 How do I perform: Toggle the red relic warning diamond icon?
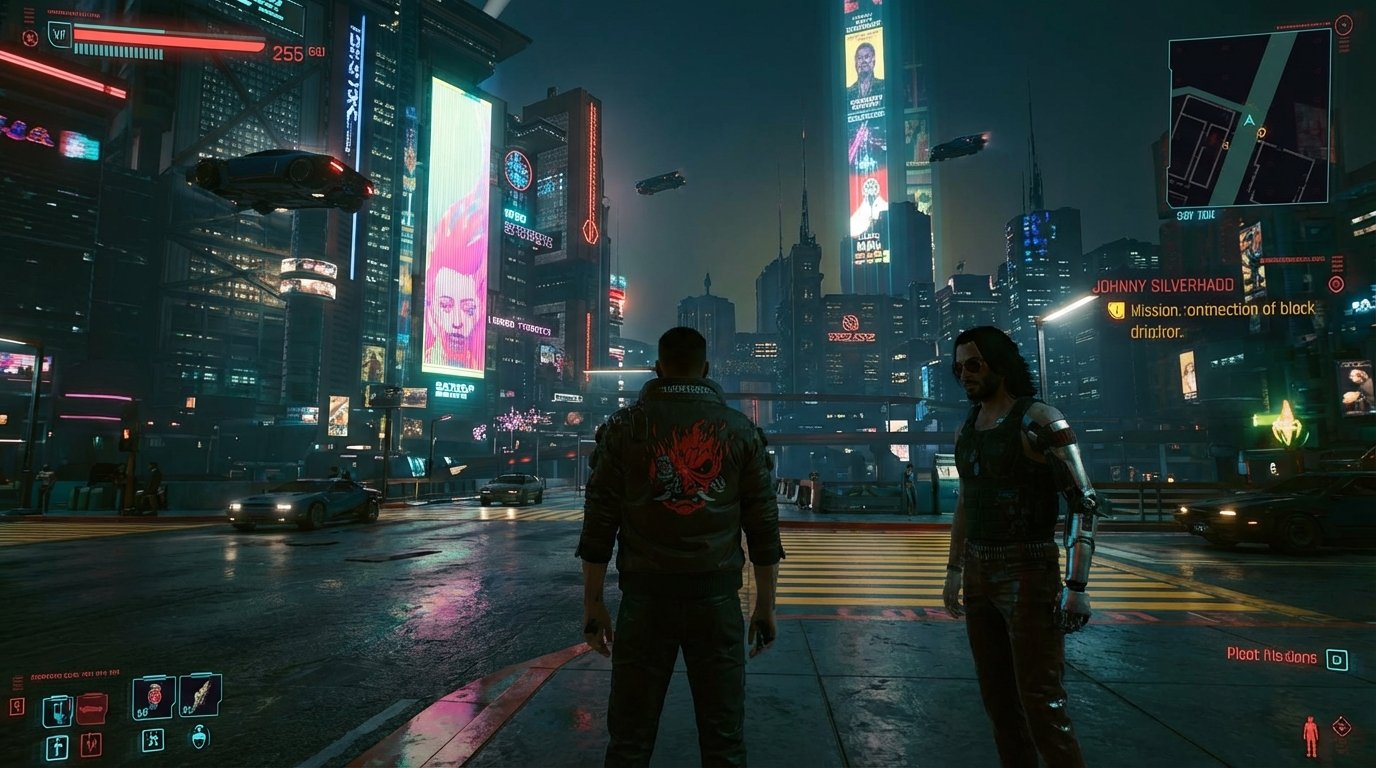[1341, 725]
